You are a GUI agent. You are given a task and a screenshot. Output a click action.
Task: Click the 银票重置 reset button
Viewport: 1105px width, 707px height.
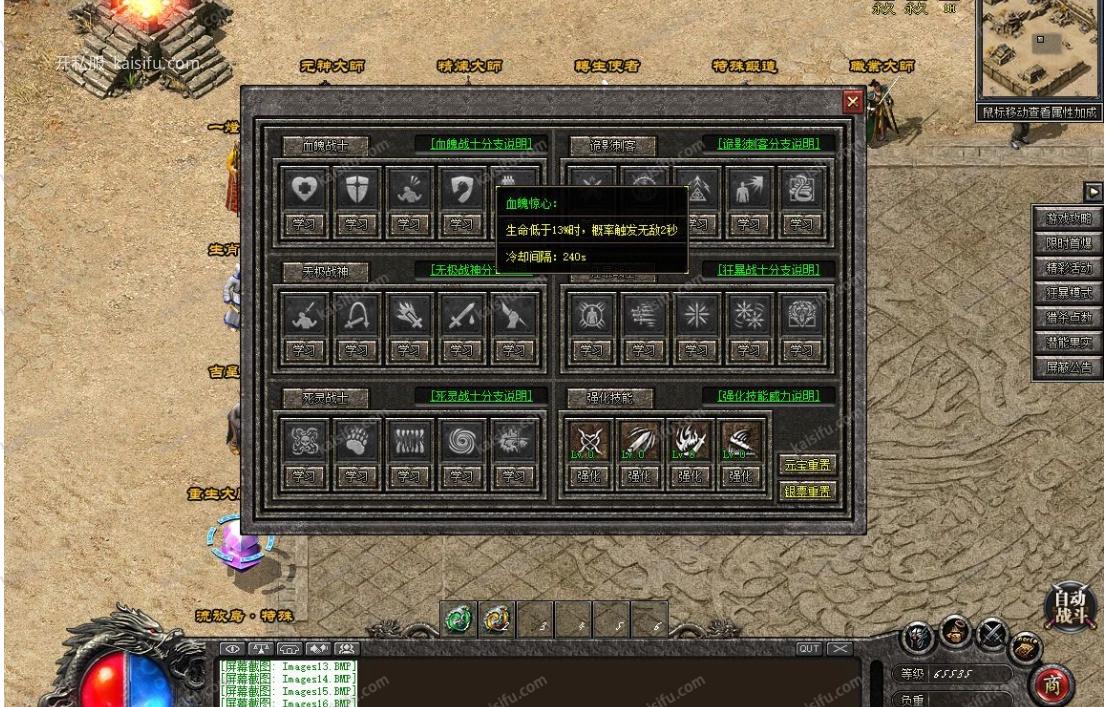[806, 490]
